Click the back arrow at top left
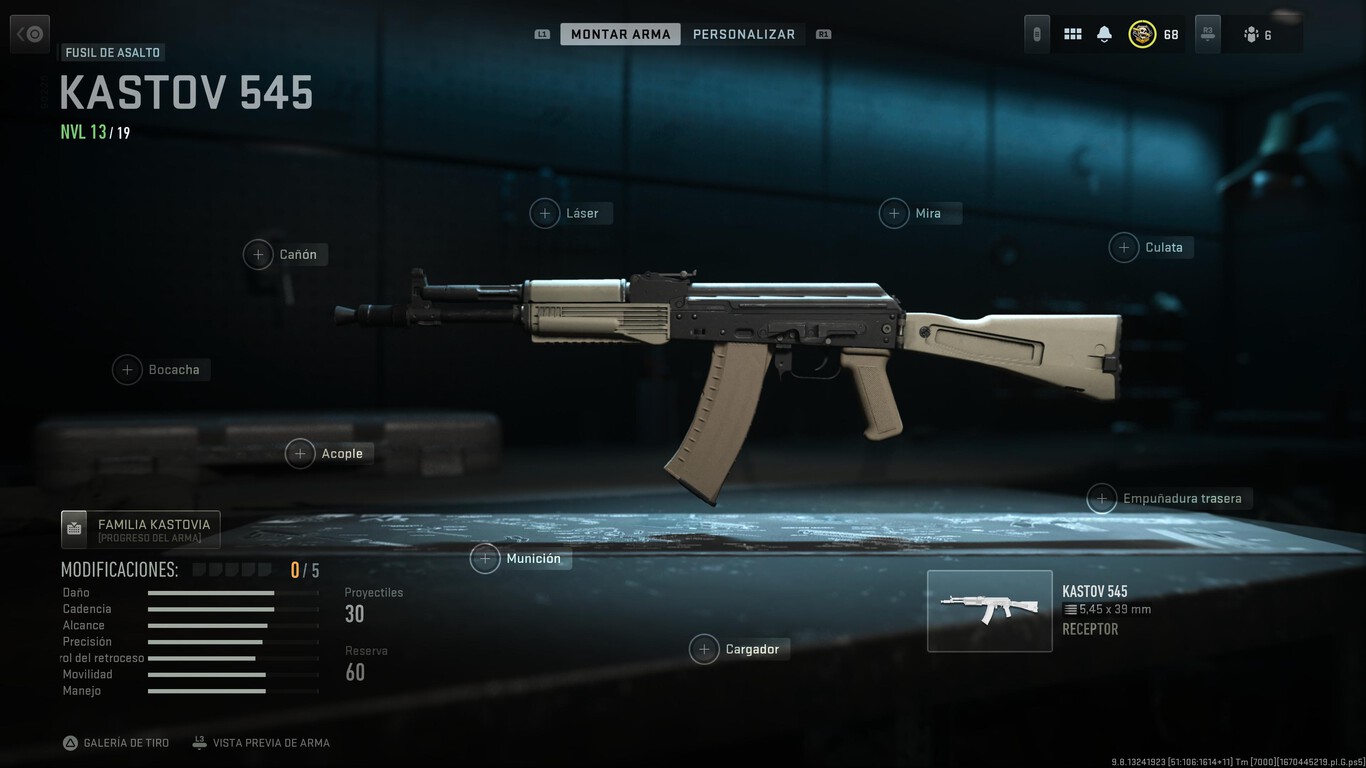1366x768 pixels. click(29, 33)
